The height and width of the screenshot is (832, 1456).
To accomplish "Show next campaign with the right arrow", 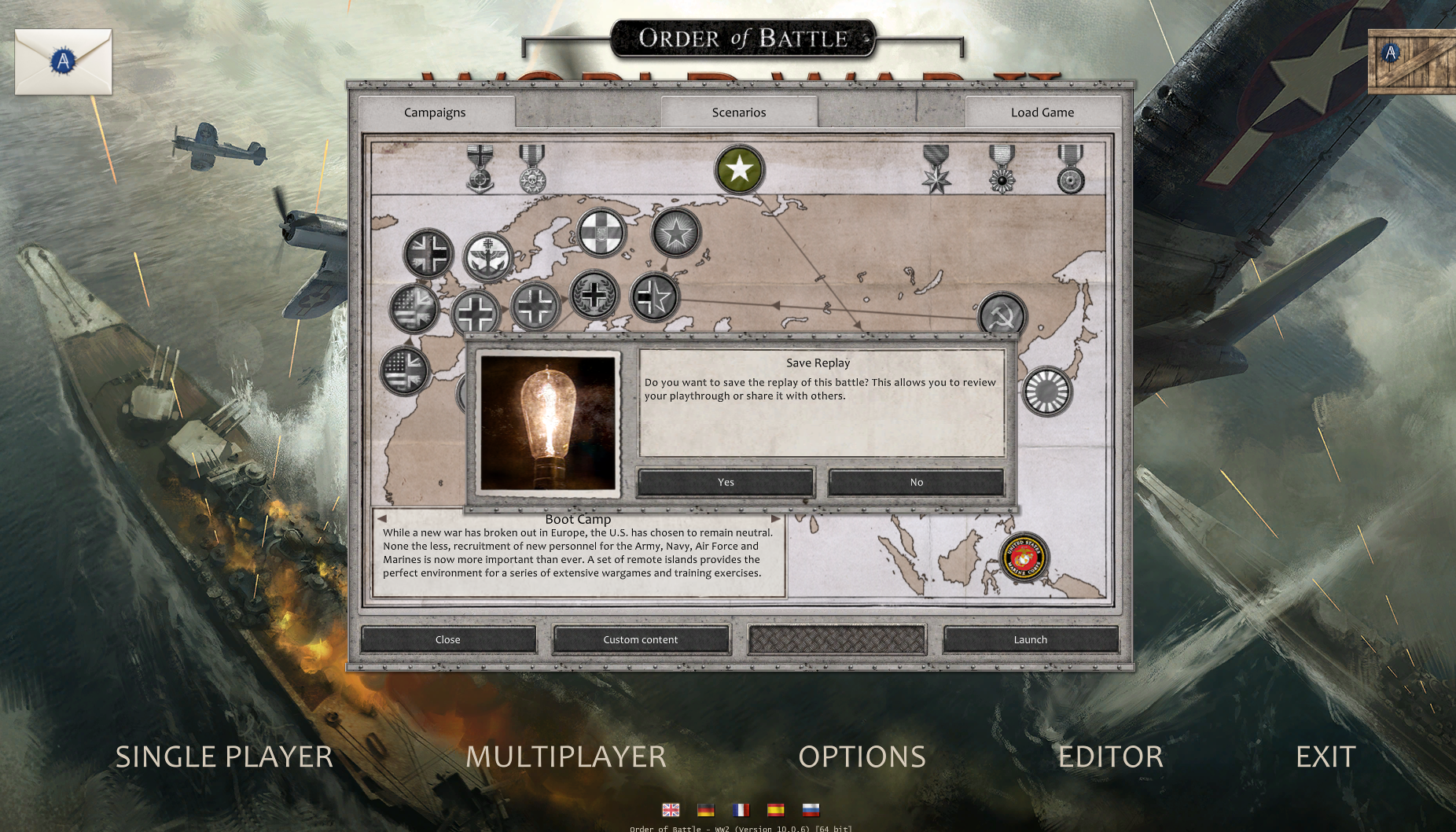I will click(x=776, y=519).
